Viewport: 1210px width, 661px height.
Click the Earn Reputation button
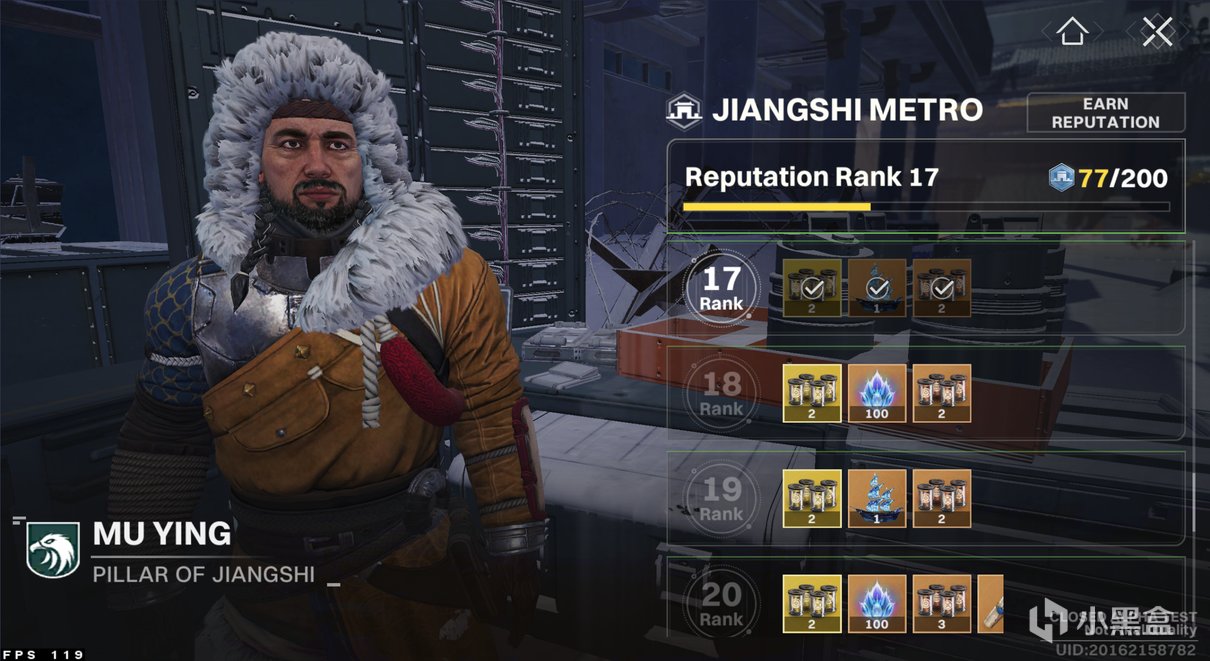pyautogui.click(x=1105, y=113)
